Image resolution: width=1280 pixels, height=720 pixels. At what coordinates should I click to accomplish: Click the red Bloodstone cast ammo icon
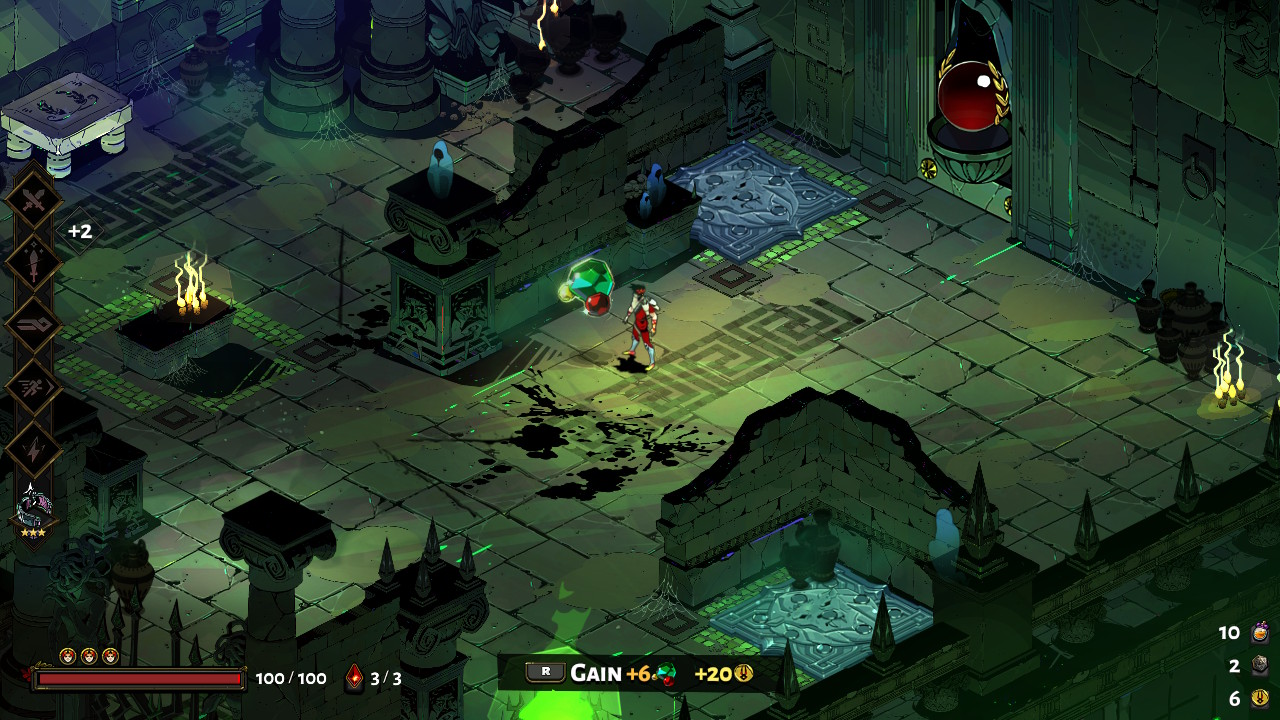[x=355, y=678]
